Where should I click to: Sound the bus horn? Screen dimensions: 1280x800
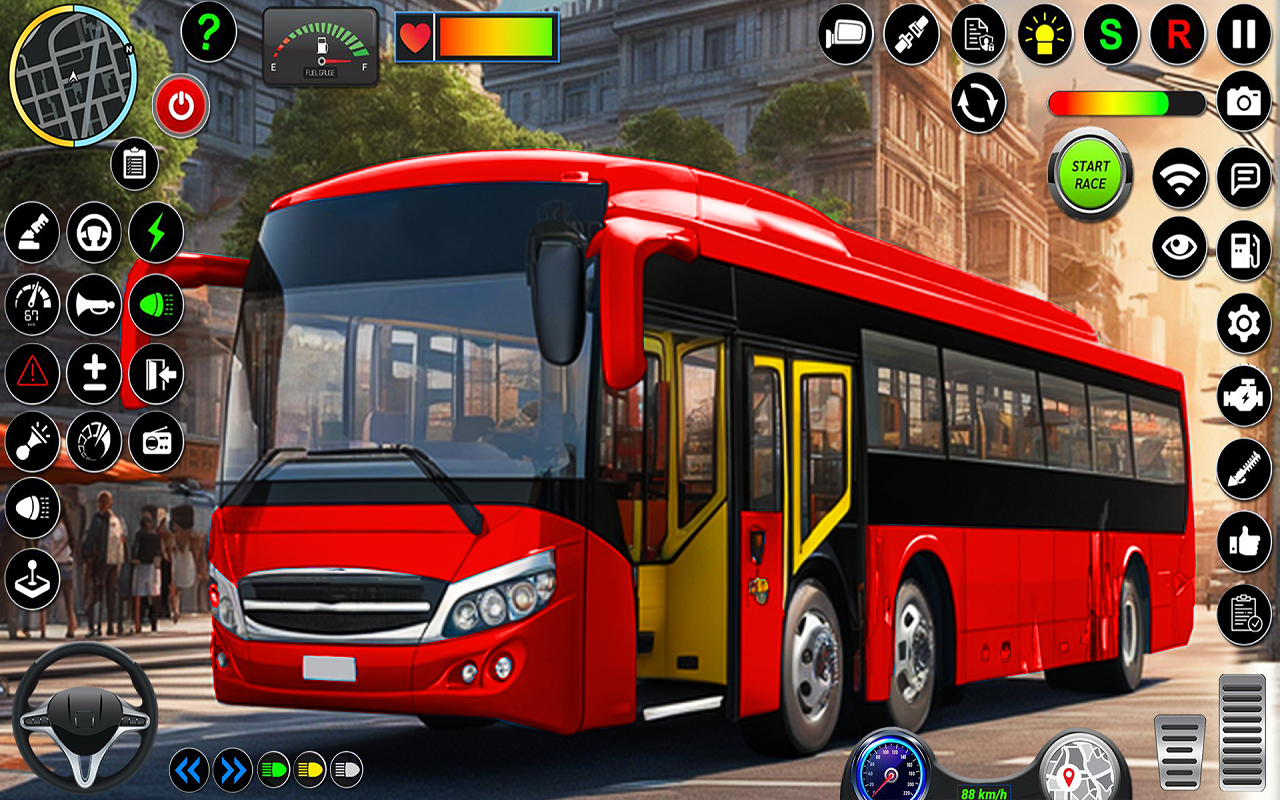pos(94,305)
